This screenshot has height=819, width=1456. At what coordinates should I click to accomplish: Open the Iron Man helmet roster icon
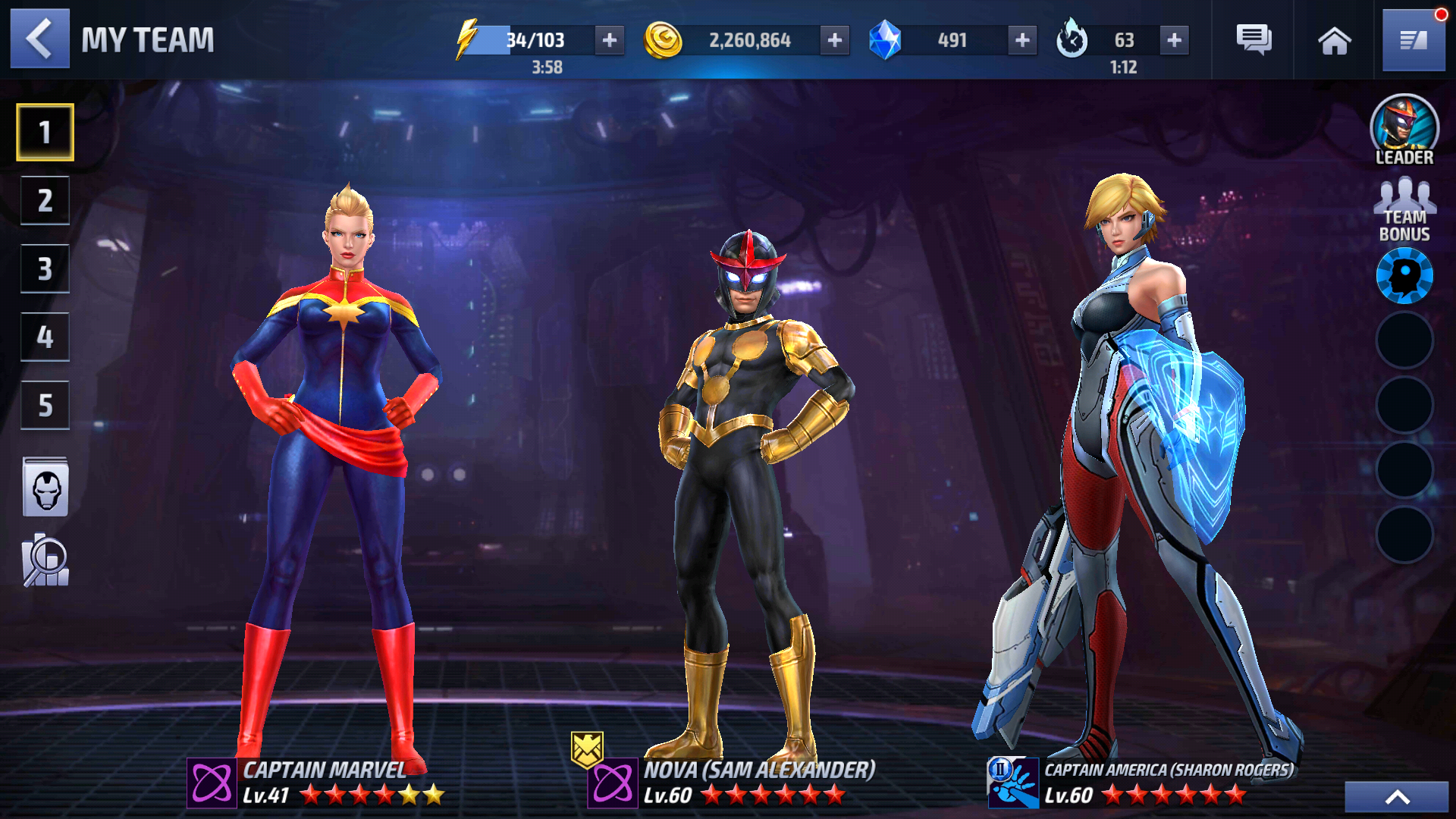click(x=45, y=488)
